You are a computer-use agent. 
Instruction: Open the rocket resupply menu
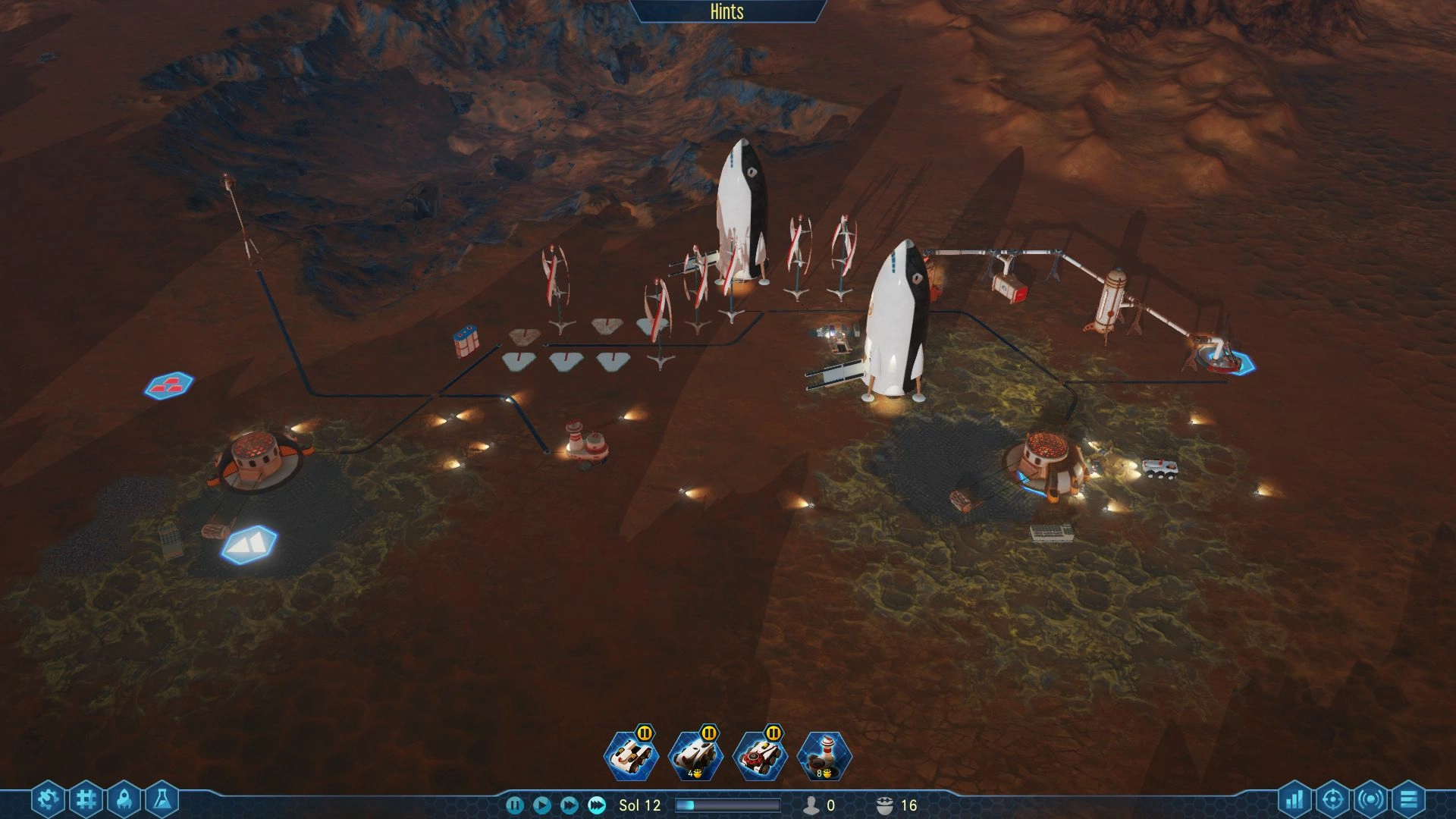click(x=124, y=799)
